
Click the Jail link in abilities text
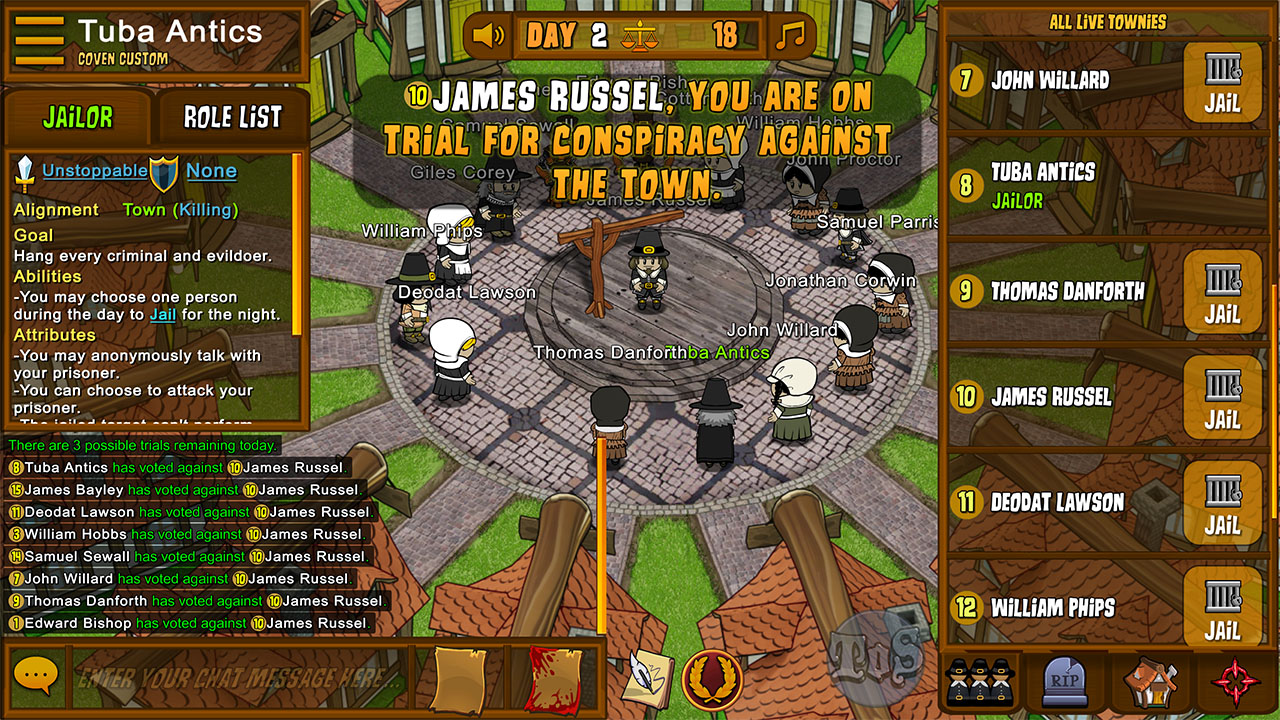[x=163, y=314]
